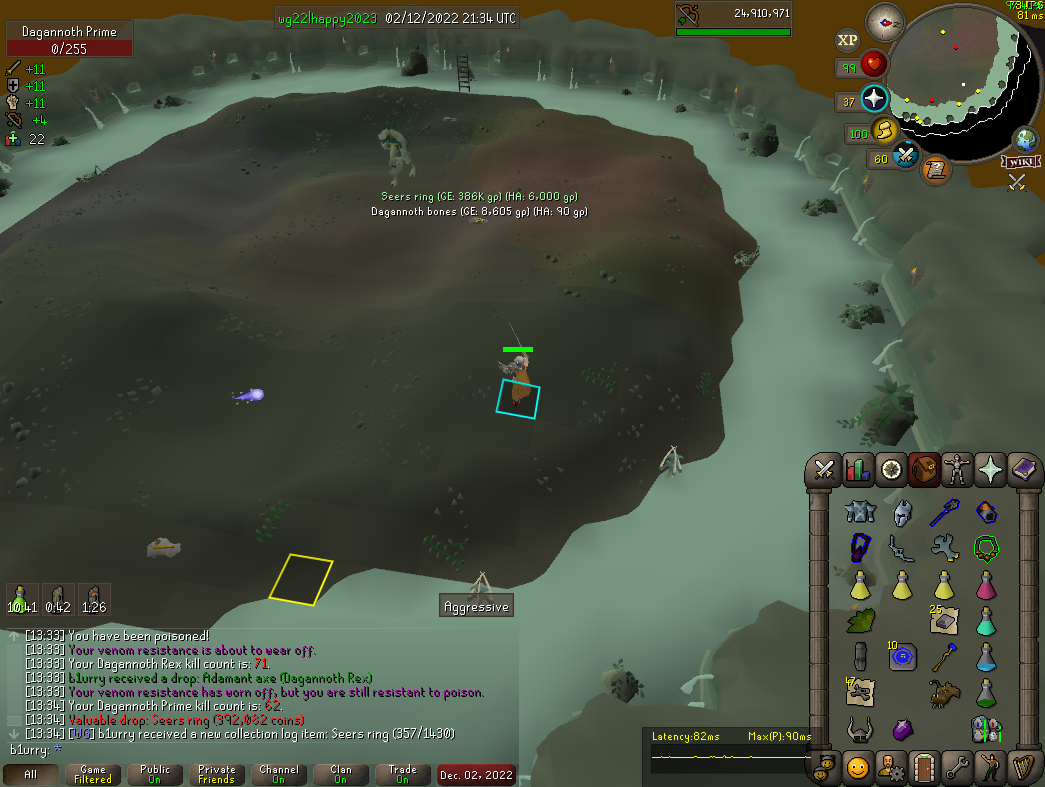Click the compass to face north
Image resolution: width=1045 pixels, height=787 pixels.
click(885, 19)
